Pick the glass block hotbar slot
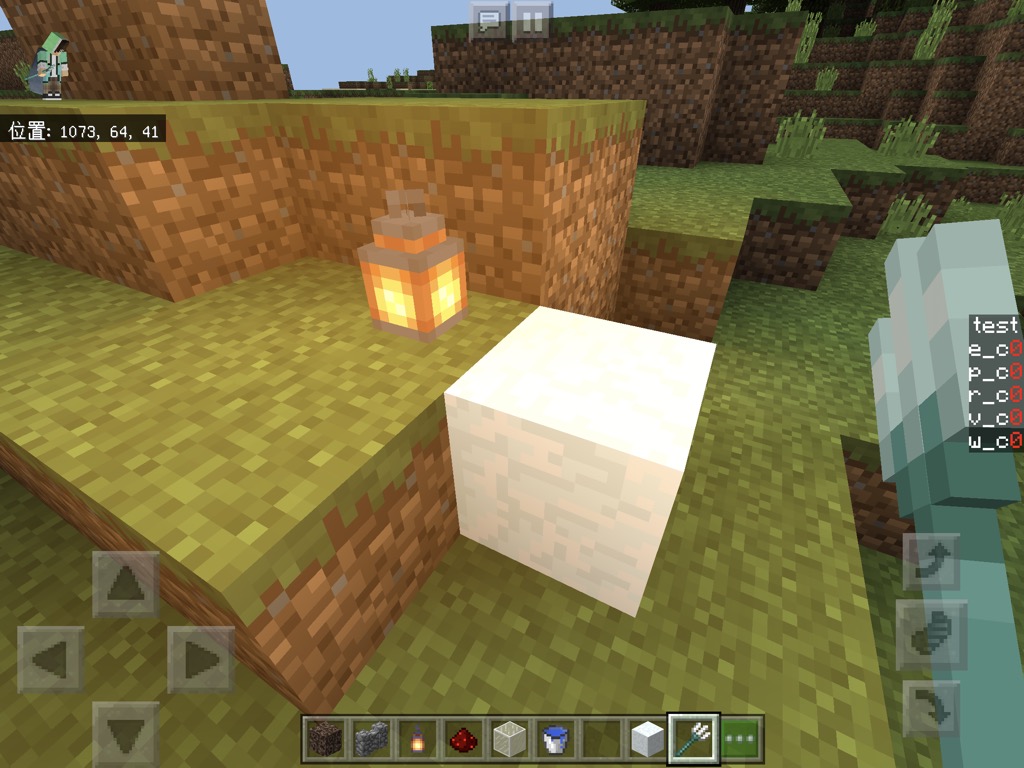 508,739
